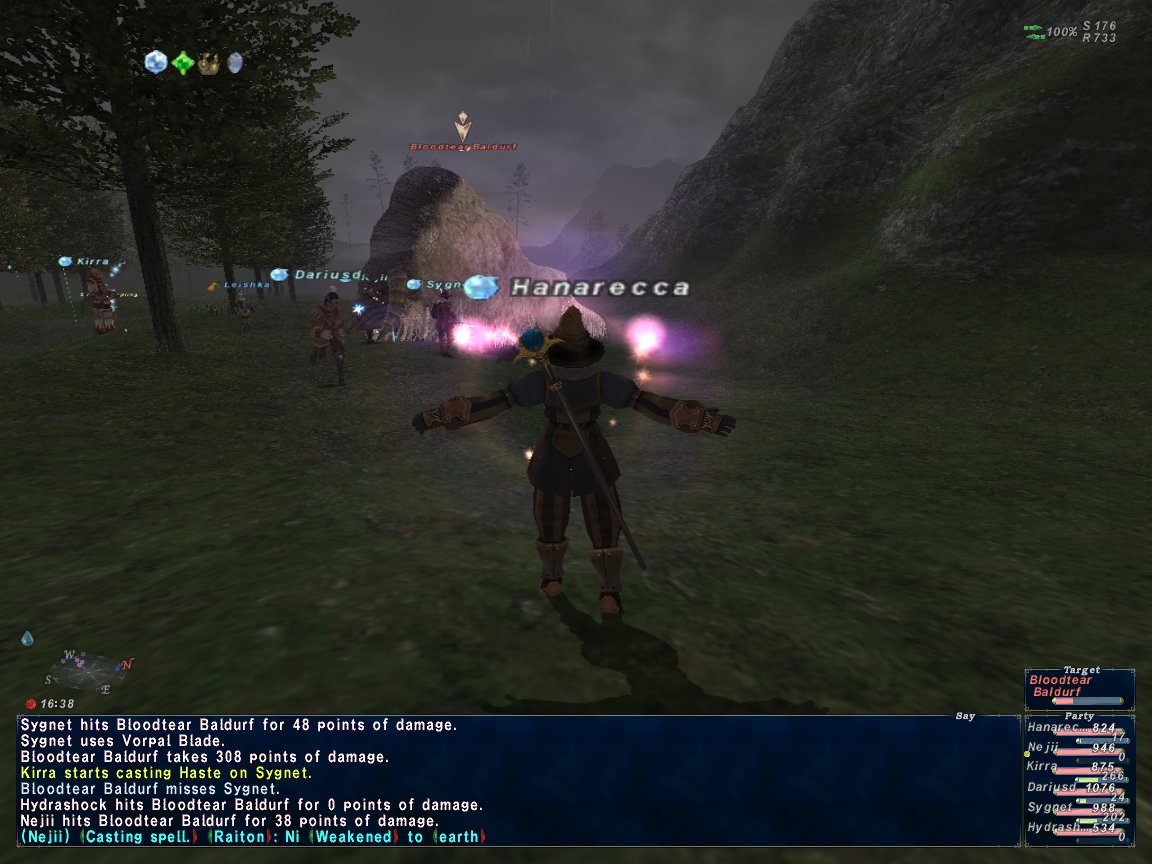Select Dariusd's party row

[1078, 787]
